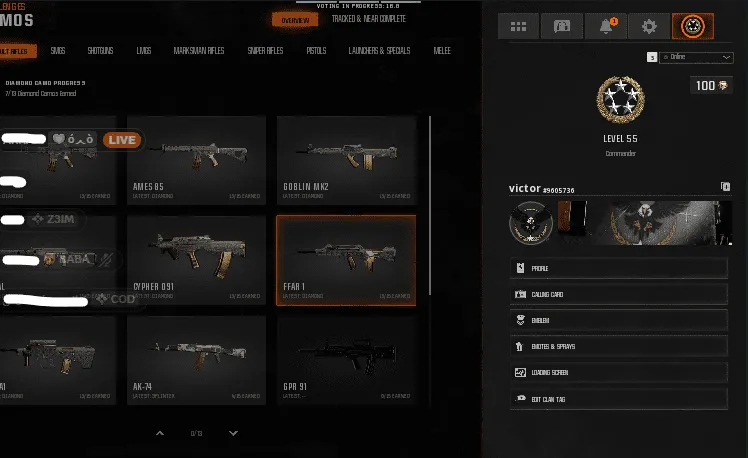Open the AK-74 camo tile
The height and width of the screenshot is (458, 748).
196,360
